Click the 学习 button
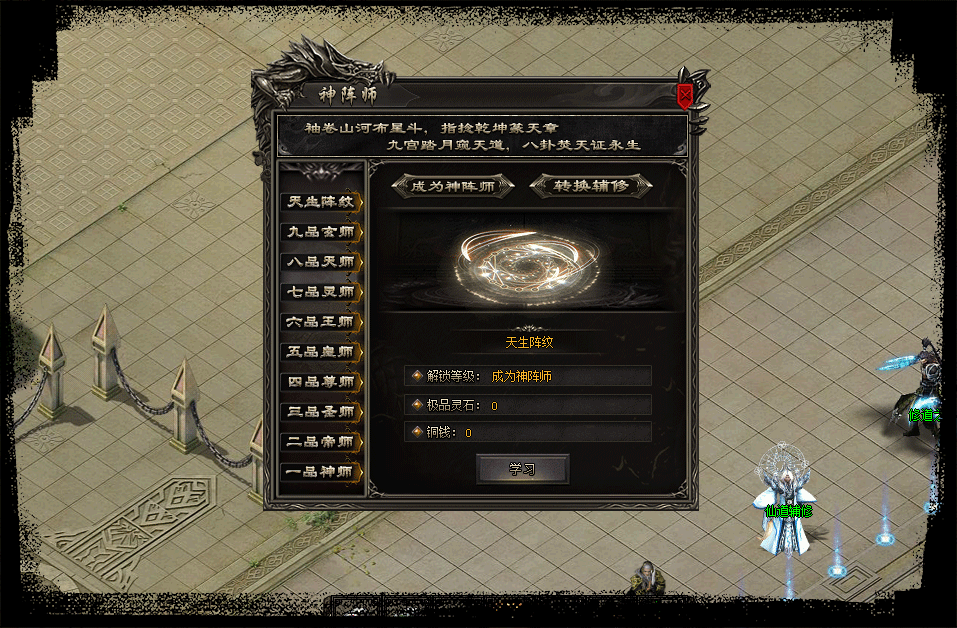957x628 pixels. tap(522, 469)
